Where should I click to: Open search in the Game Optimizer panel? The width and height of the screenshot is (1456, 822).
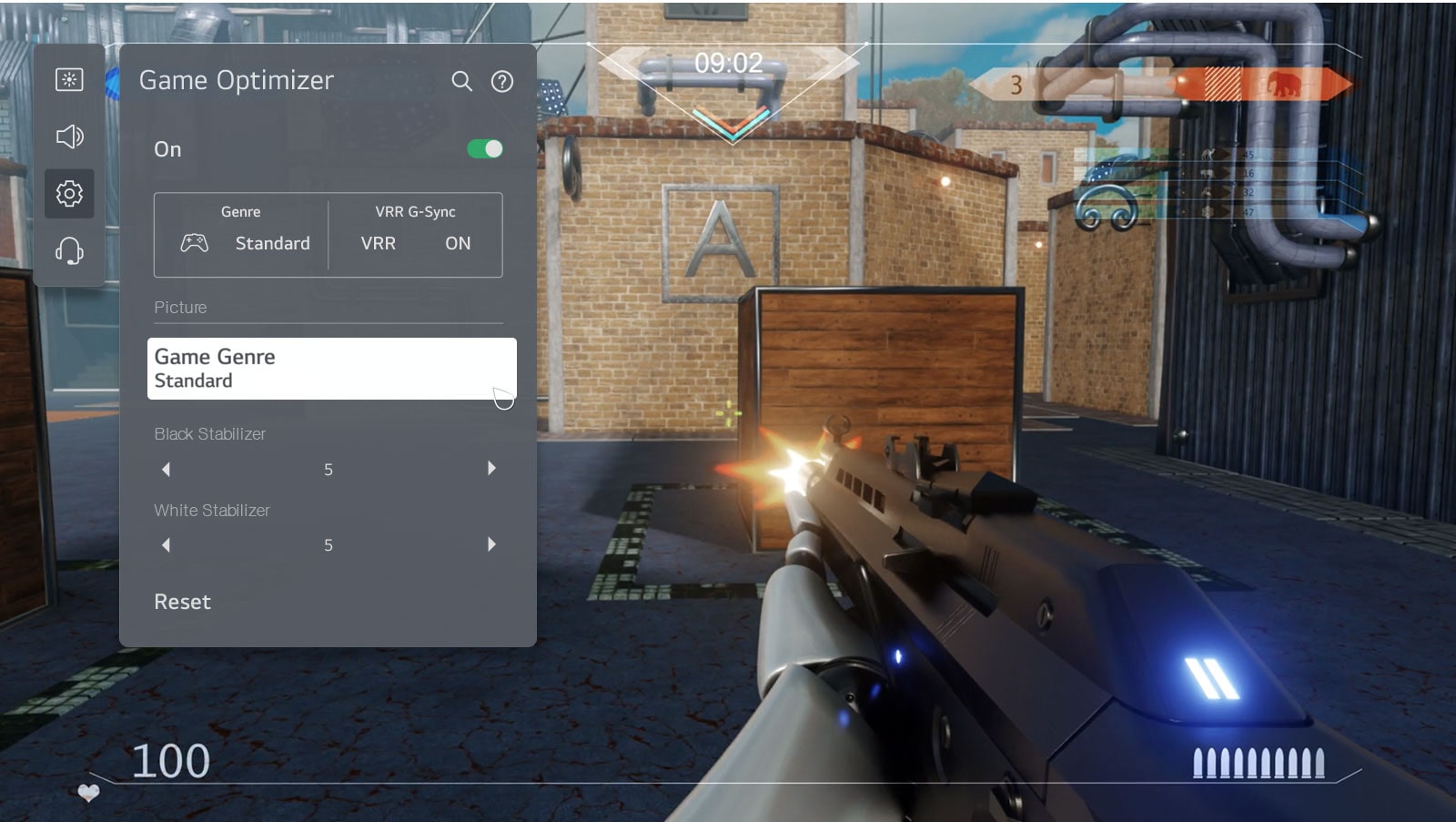click(461, 81)
